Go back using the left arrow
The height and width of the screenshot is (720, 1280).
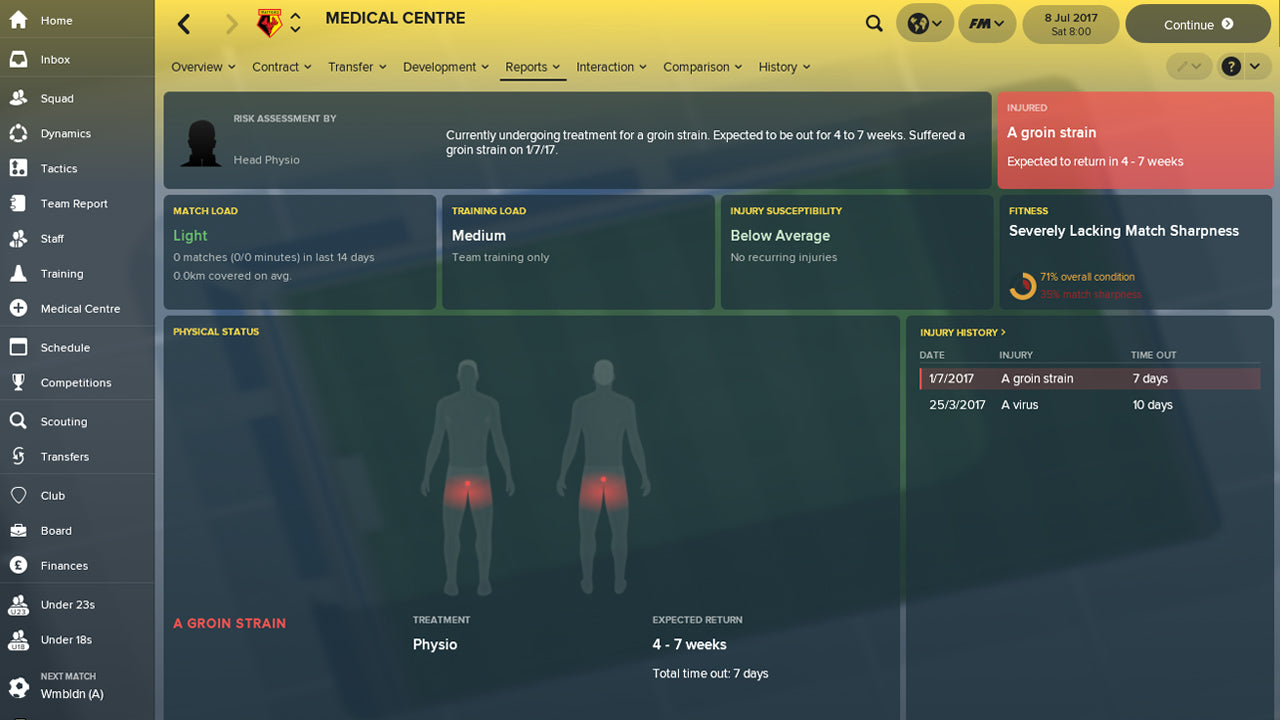click(x=184, y=24)
